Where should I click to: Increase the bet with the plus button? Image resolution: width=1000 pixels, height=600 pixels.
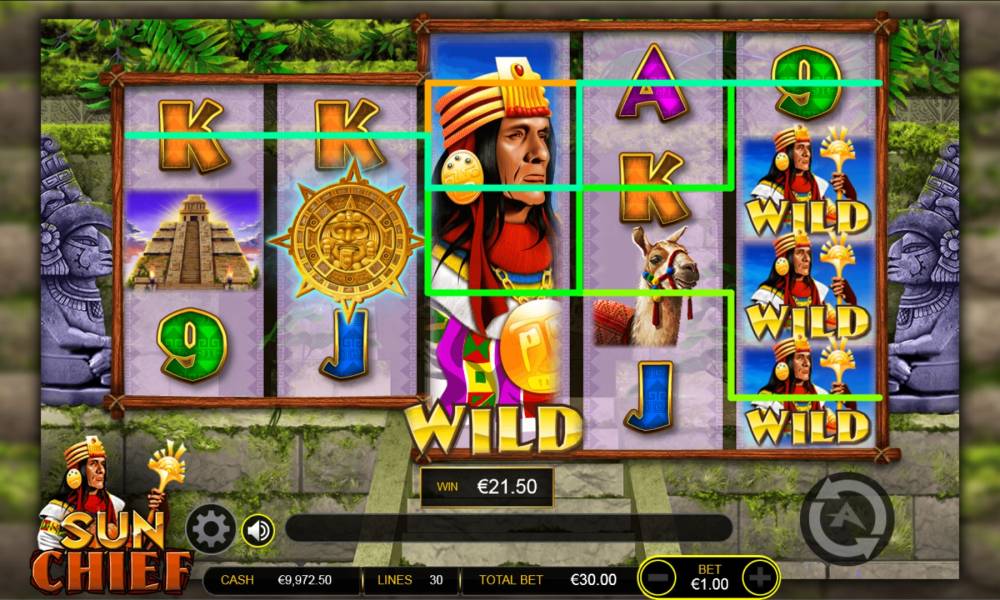click(x=761, y=577)
